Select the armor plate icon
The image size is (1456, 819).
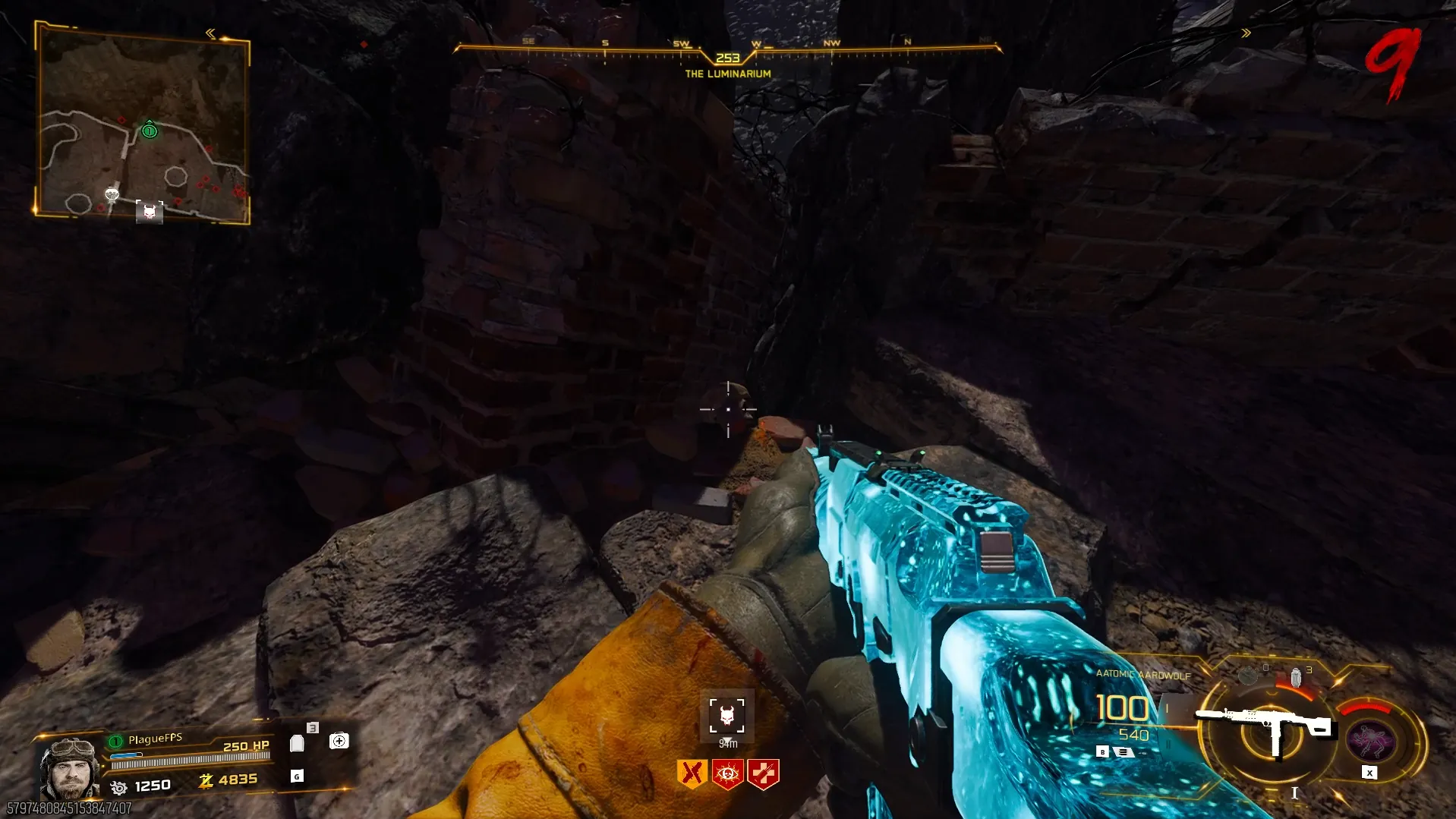pos(298,743)
